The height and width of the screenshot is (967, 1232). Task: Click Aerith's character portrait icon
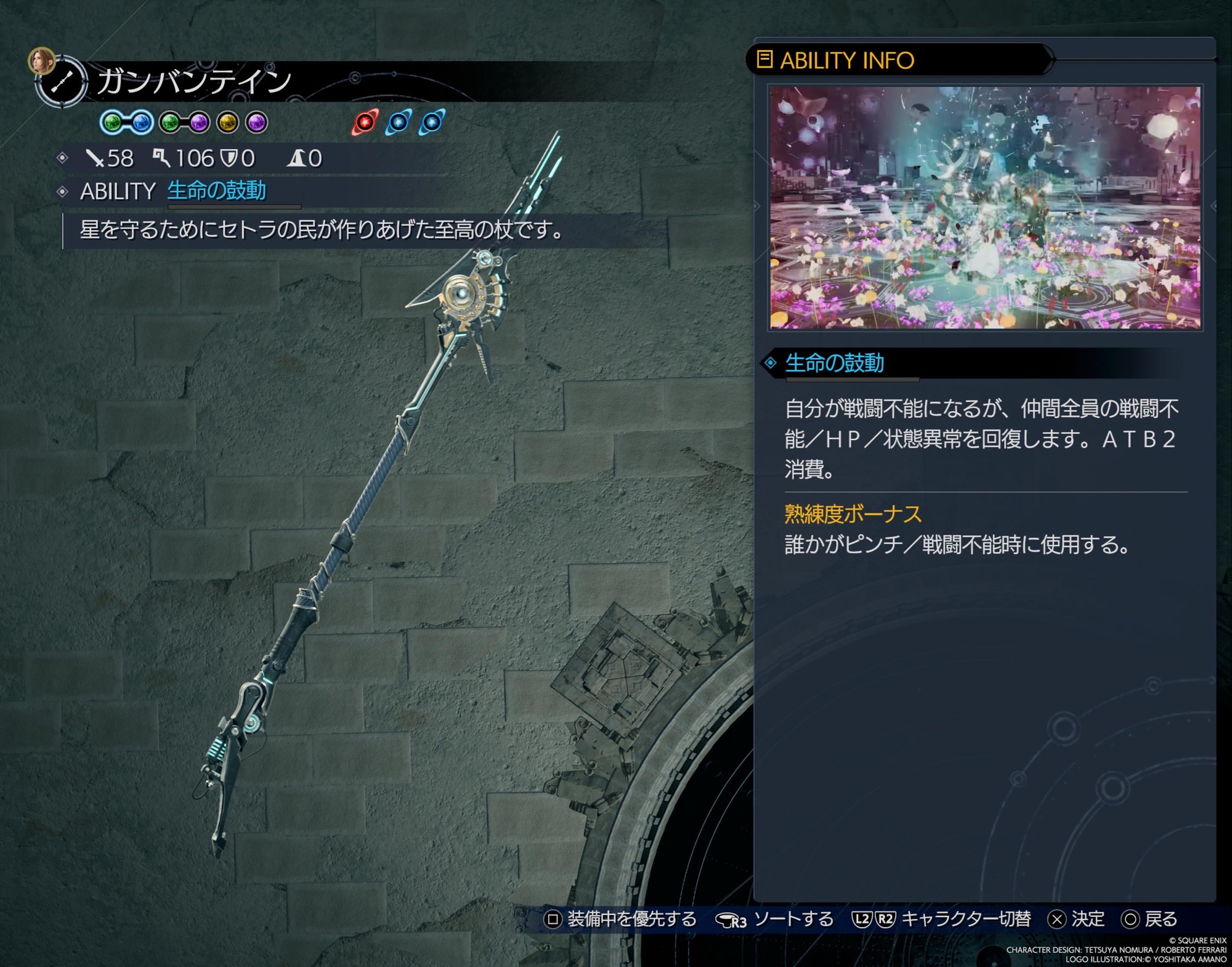[41, 61]
